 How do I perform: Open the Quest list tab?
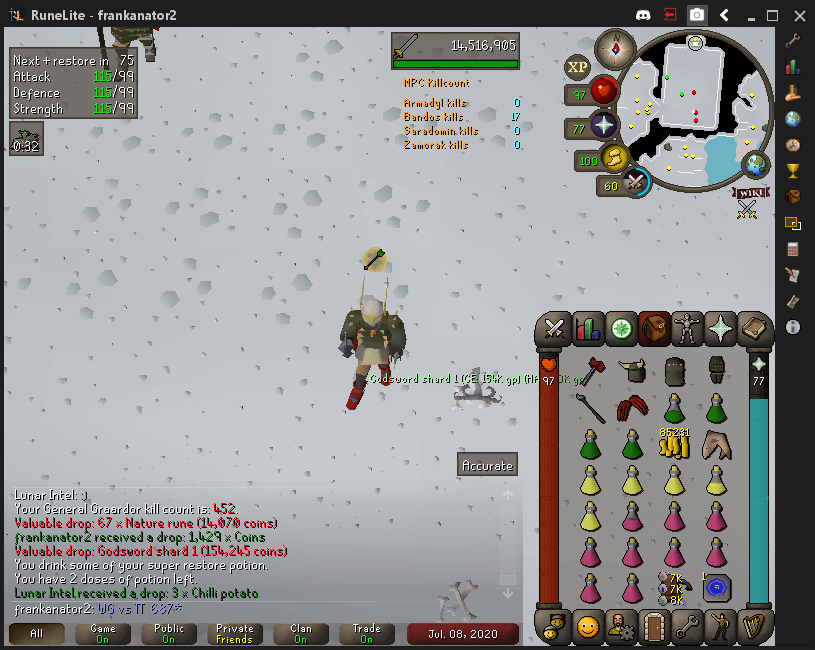pyautogui.click(x=620, y=328)
